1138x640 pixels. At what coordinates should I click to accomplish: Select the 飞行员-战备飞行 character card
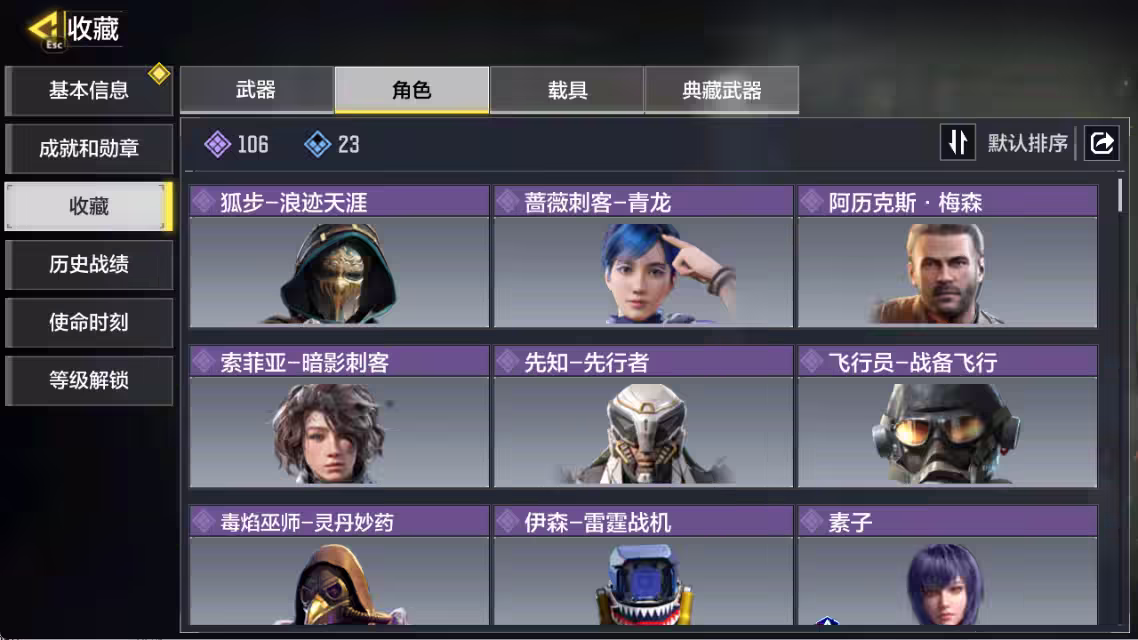(947, 417)
